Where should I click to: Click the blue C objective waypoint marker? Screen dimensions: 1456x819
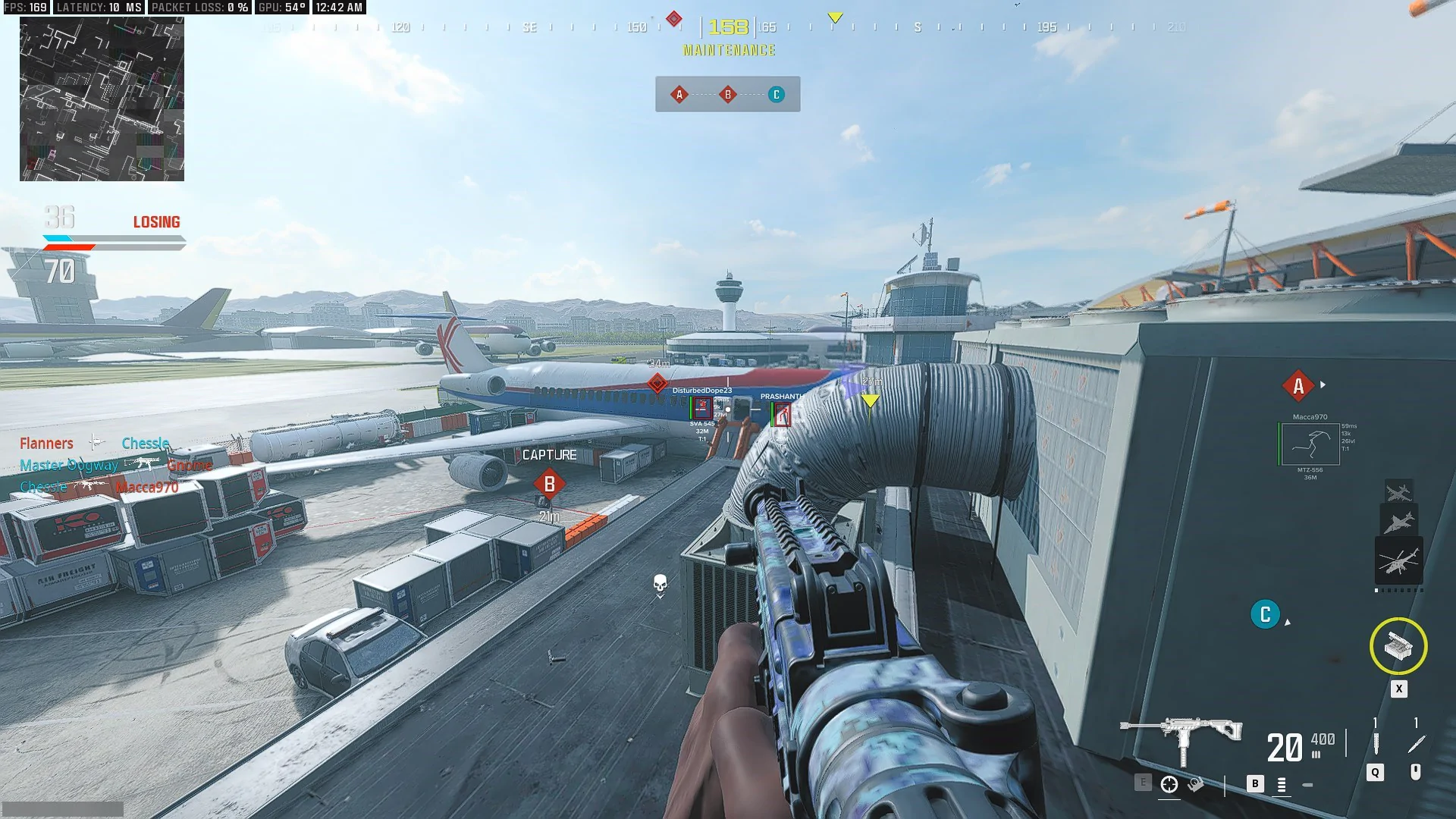click(x=1265, y=614)
